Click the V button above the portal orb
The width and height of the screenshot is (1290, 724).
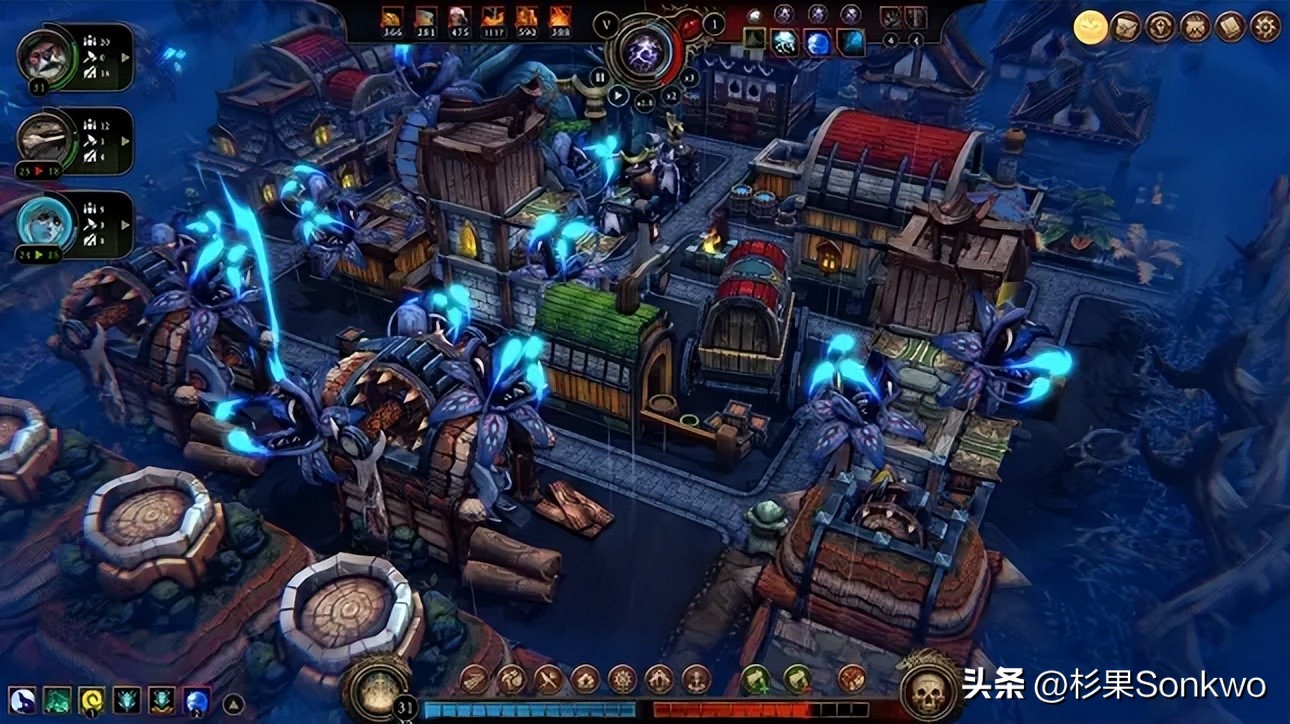coord(605,24)
